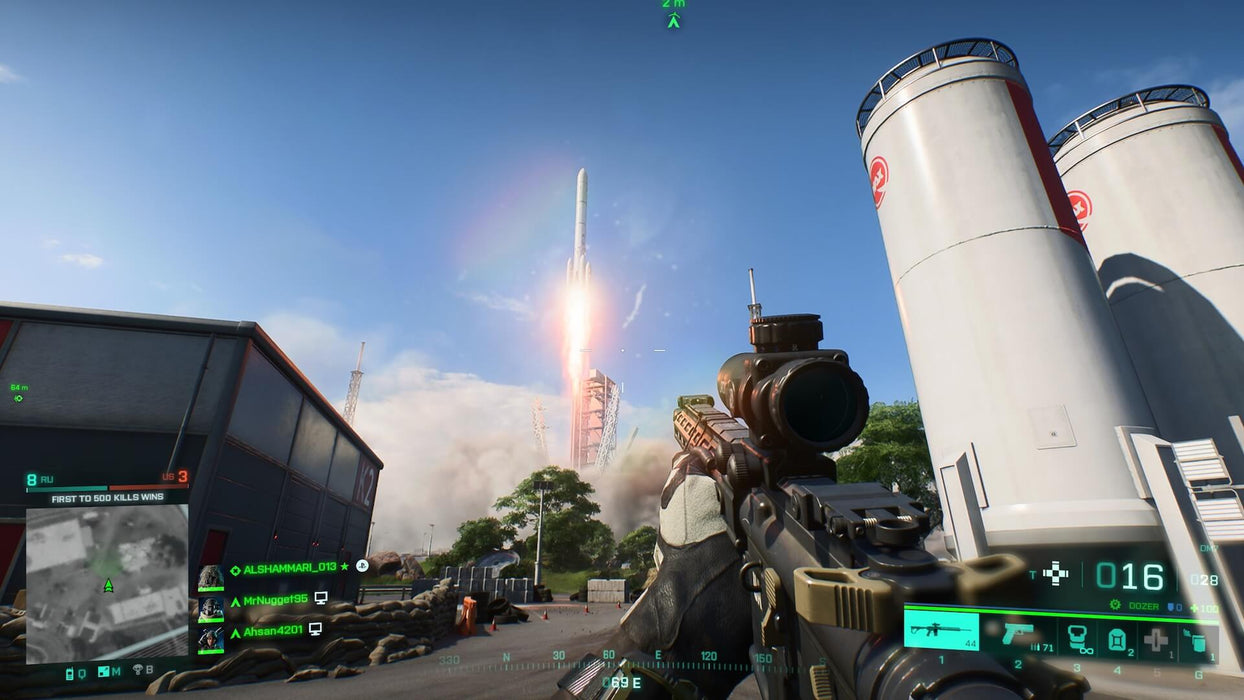1244x700 pixels.
Task: Click the plus-system attachment icon above hotbar
Action: click(1055, 573)
